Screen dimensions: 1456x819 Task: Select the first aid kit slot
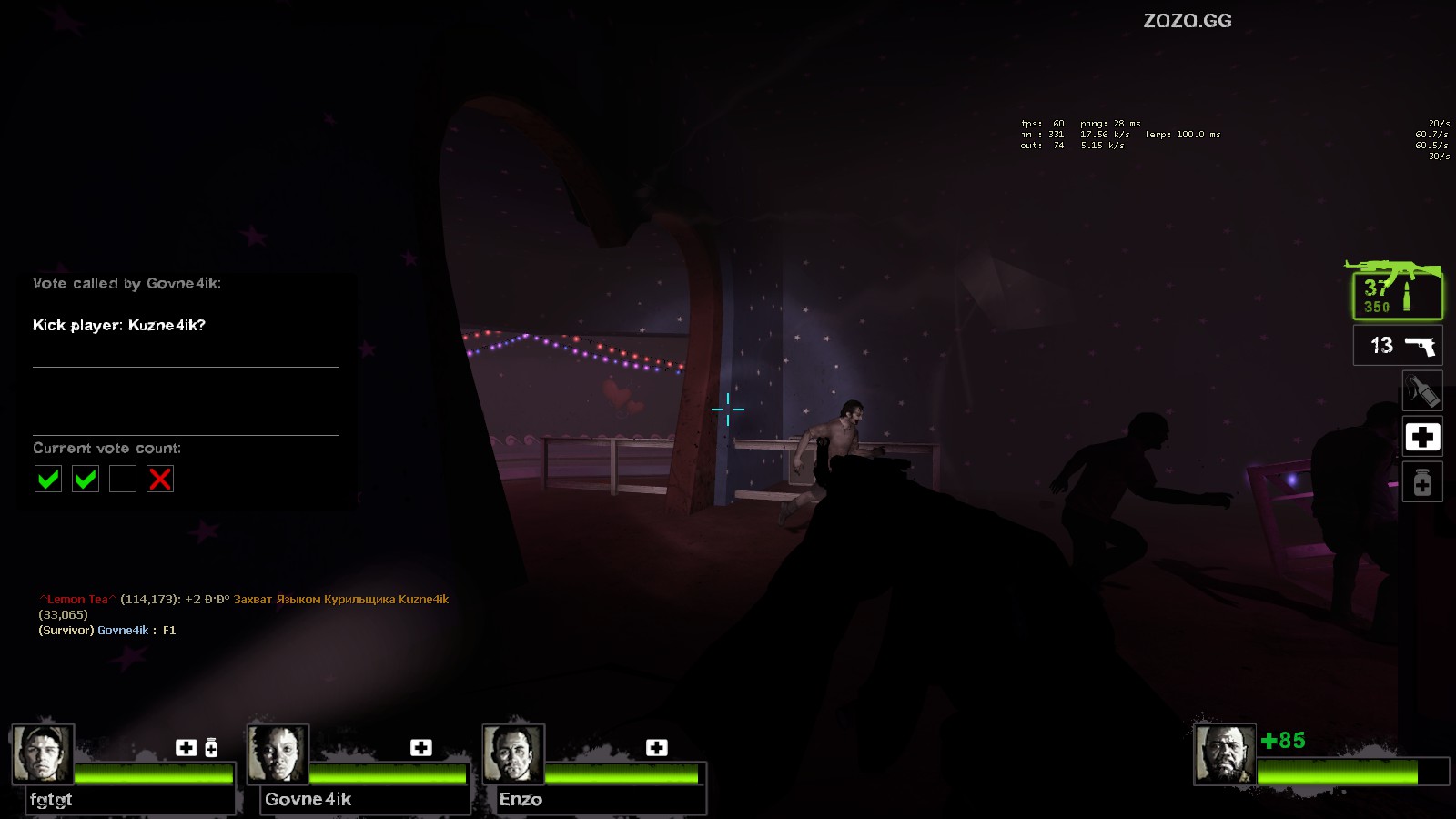pos(1422,438)
